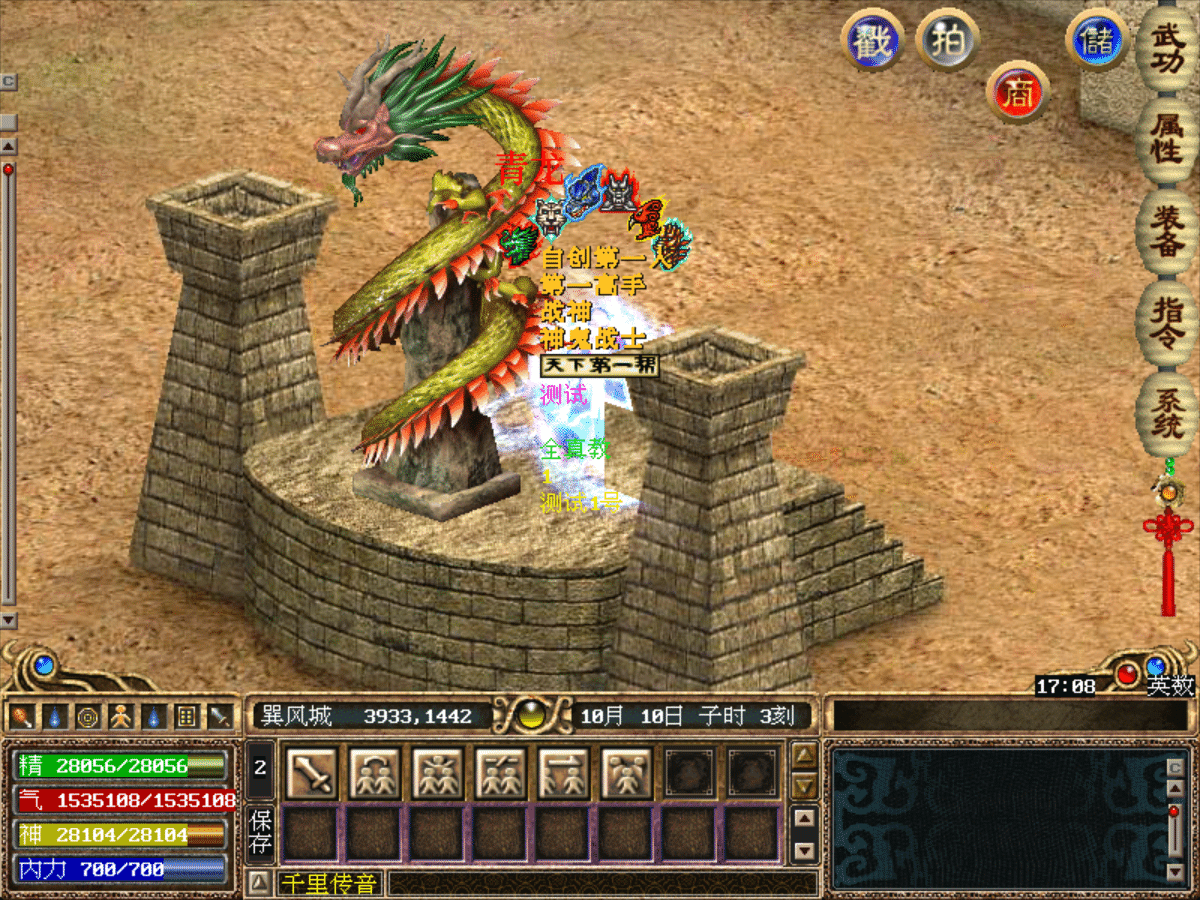Activate the sword skill in the hotbar
Screen dimensions: 1200x900
pyautogui.click(x=311, y=773)
